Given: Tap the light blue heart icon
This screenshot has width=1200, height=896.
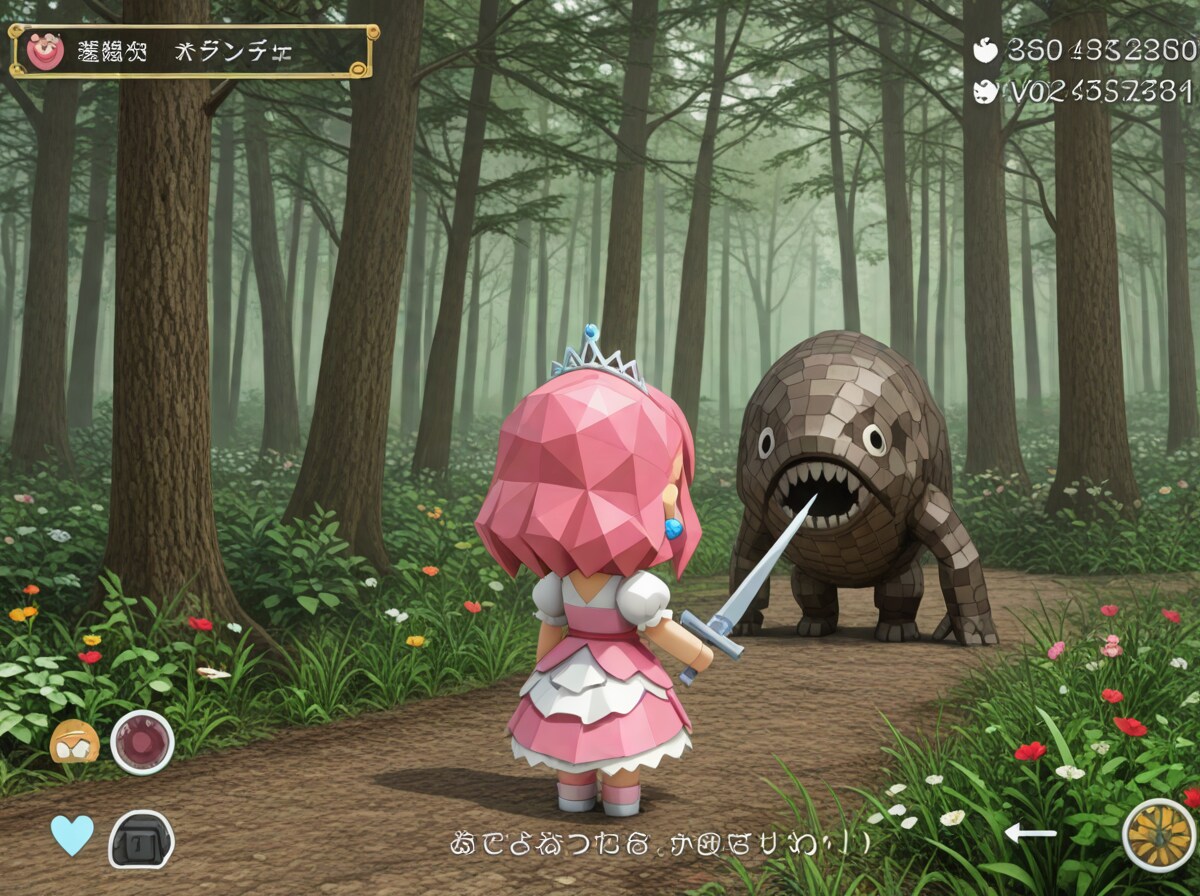Looking at the screenshot, I should point(72,835).
